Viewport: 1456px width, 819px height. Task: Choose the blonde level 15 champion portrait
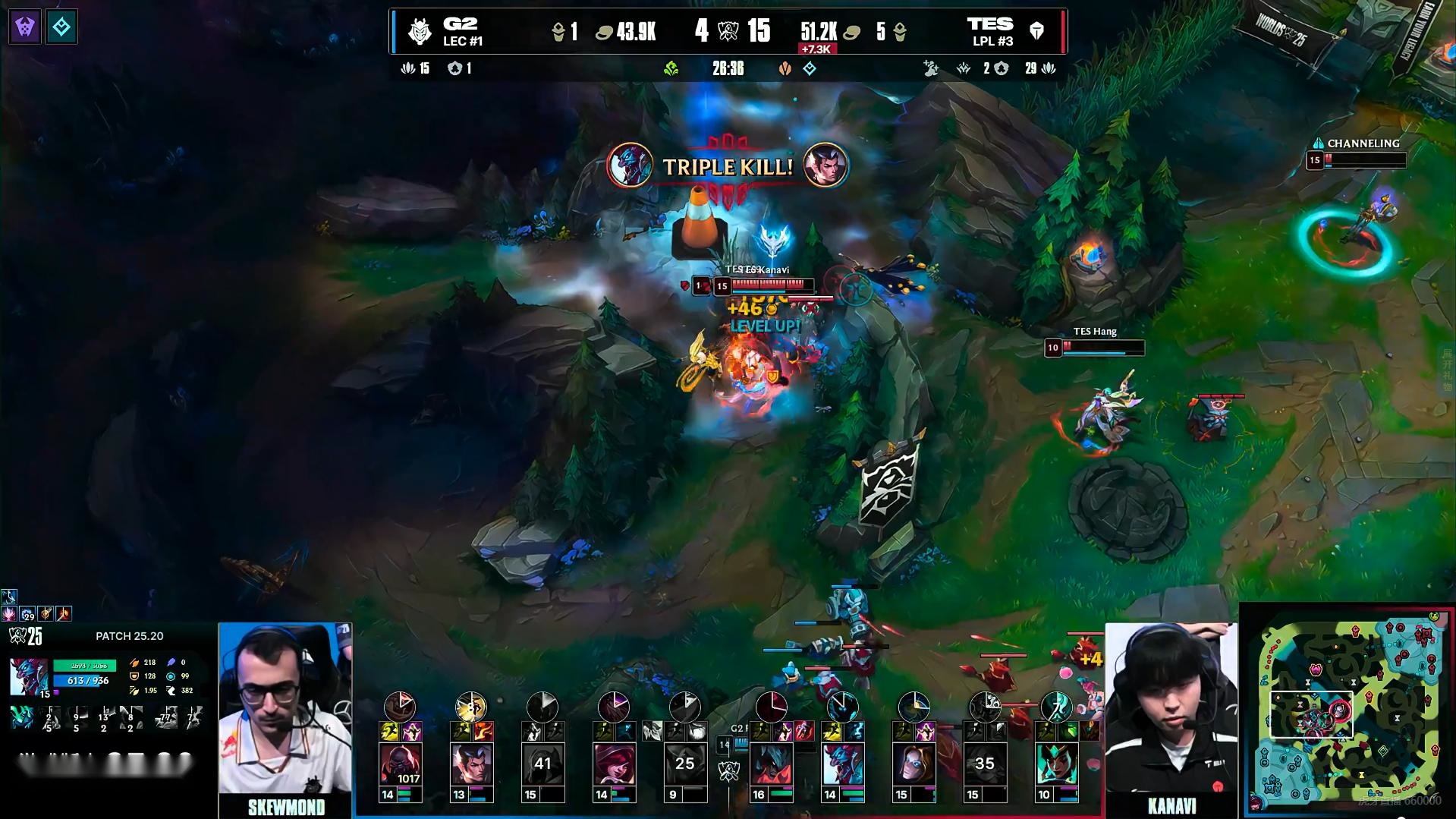point(914,764)
